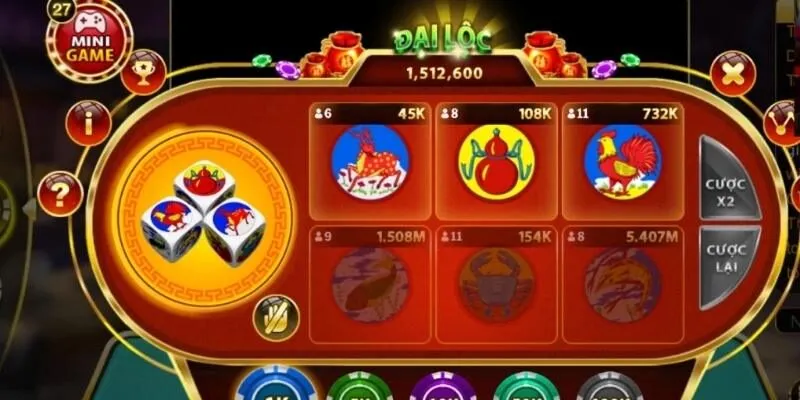
Task: Bet on the rooster tile
Action: pos(622,162)
